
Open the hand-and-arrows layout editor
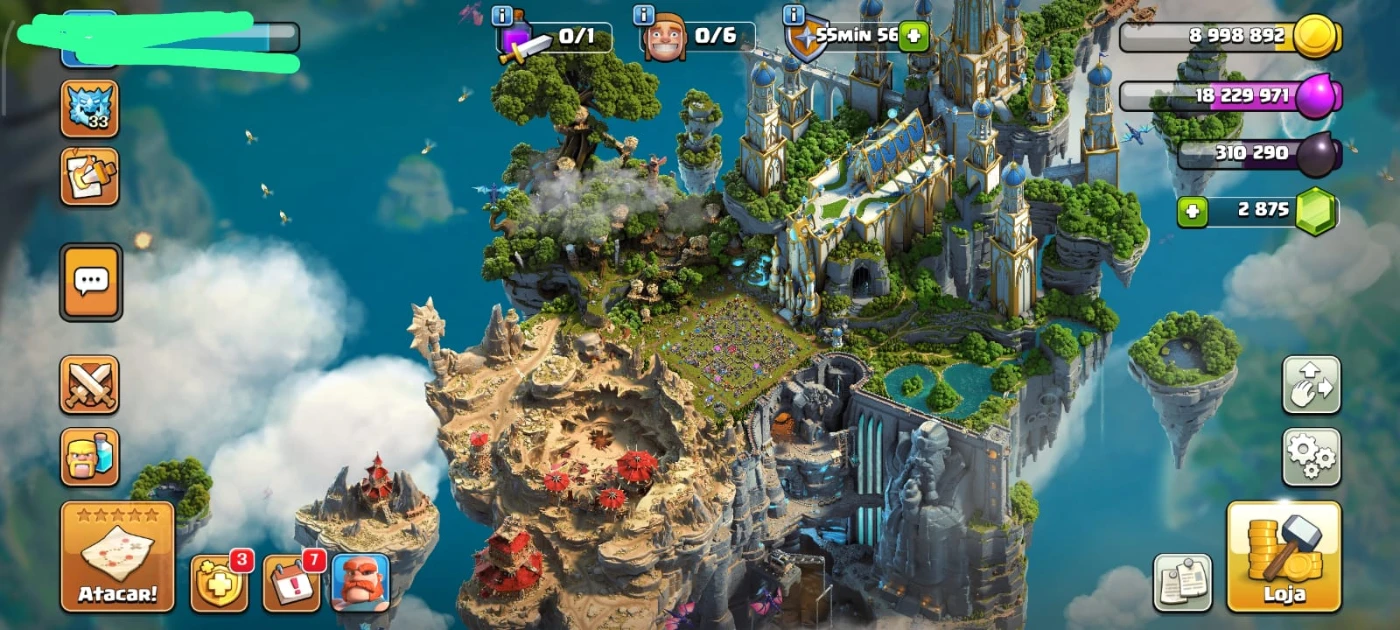(1311, 385)
